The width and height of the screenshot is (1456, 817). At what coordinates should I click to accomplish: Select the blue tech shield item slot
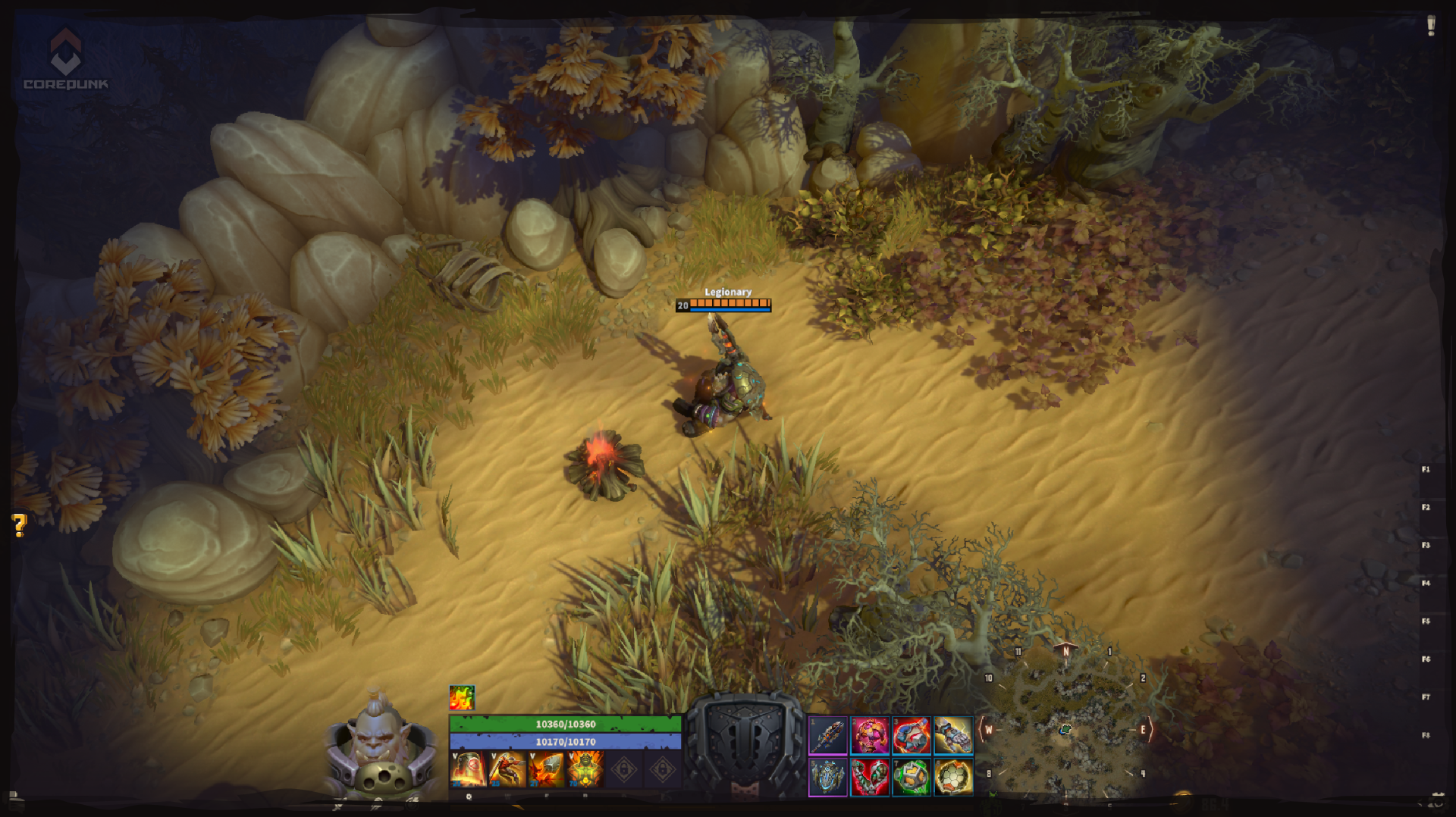click(828, 777)
